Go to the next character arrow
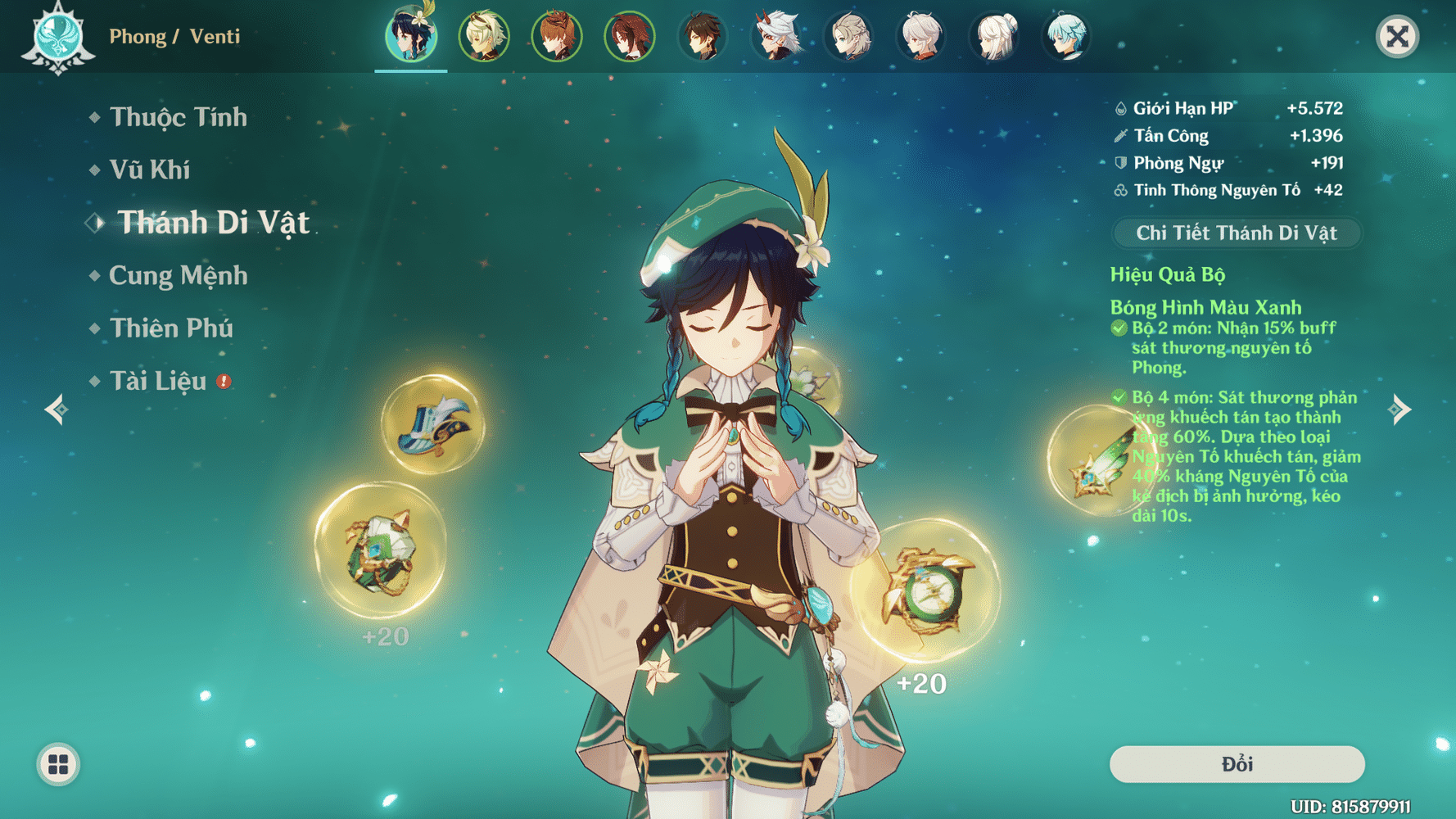1456x819 pixels. click(x=1400, y=409)
